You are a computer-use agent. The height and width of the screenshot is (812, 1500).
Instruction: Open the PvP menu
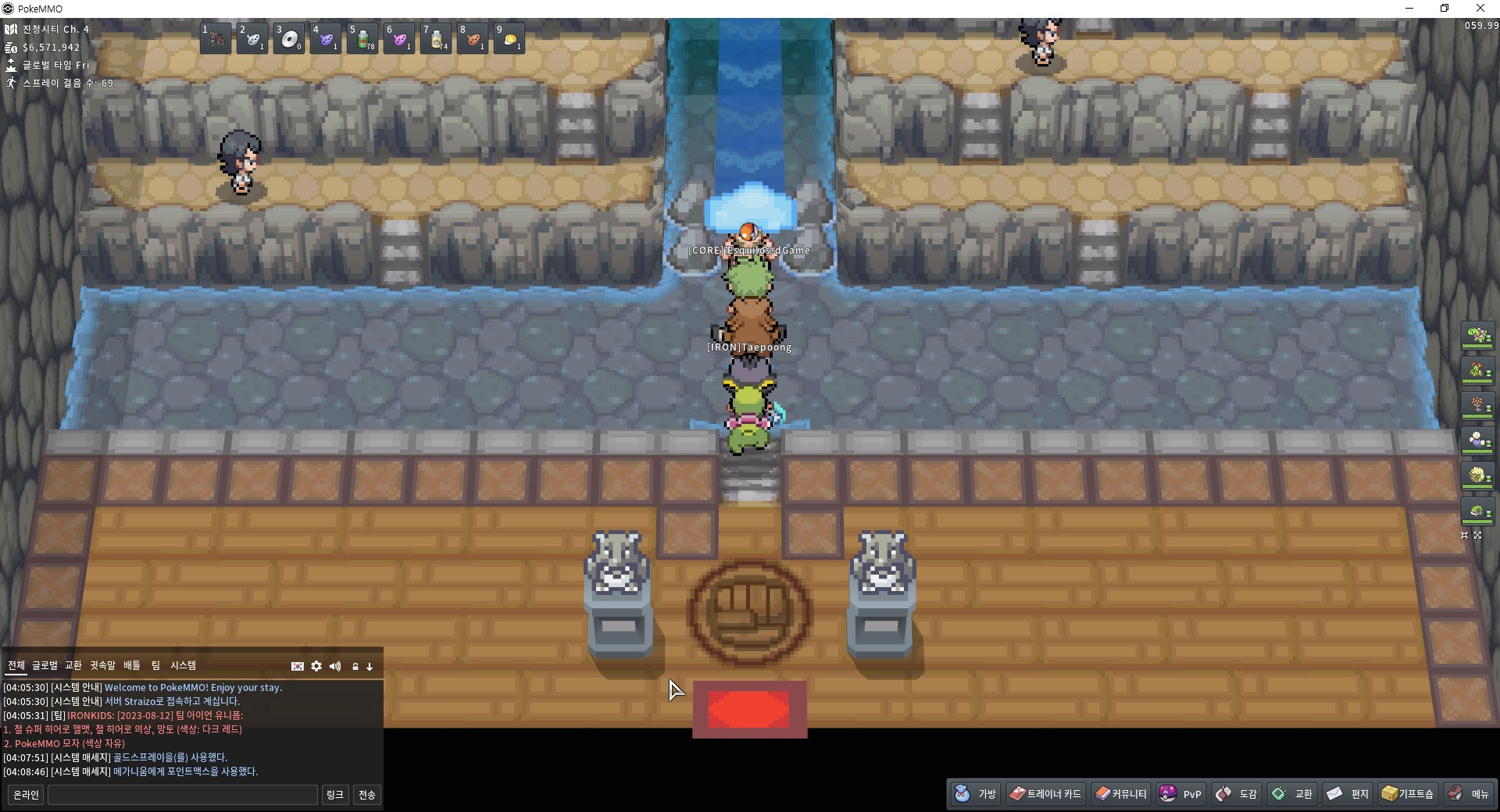[1180, 794]
